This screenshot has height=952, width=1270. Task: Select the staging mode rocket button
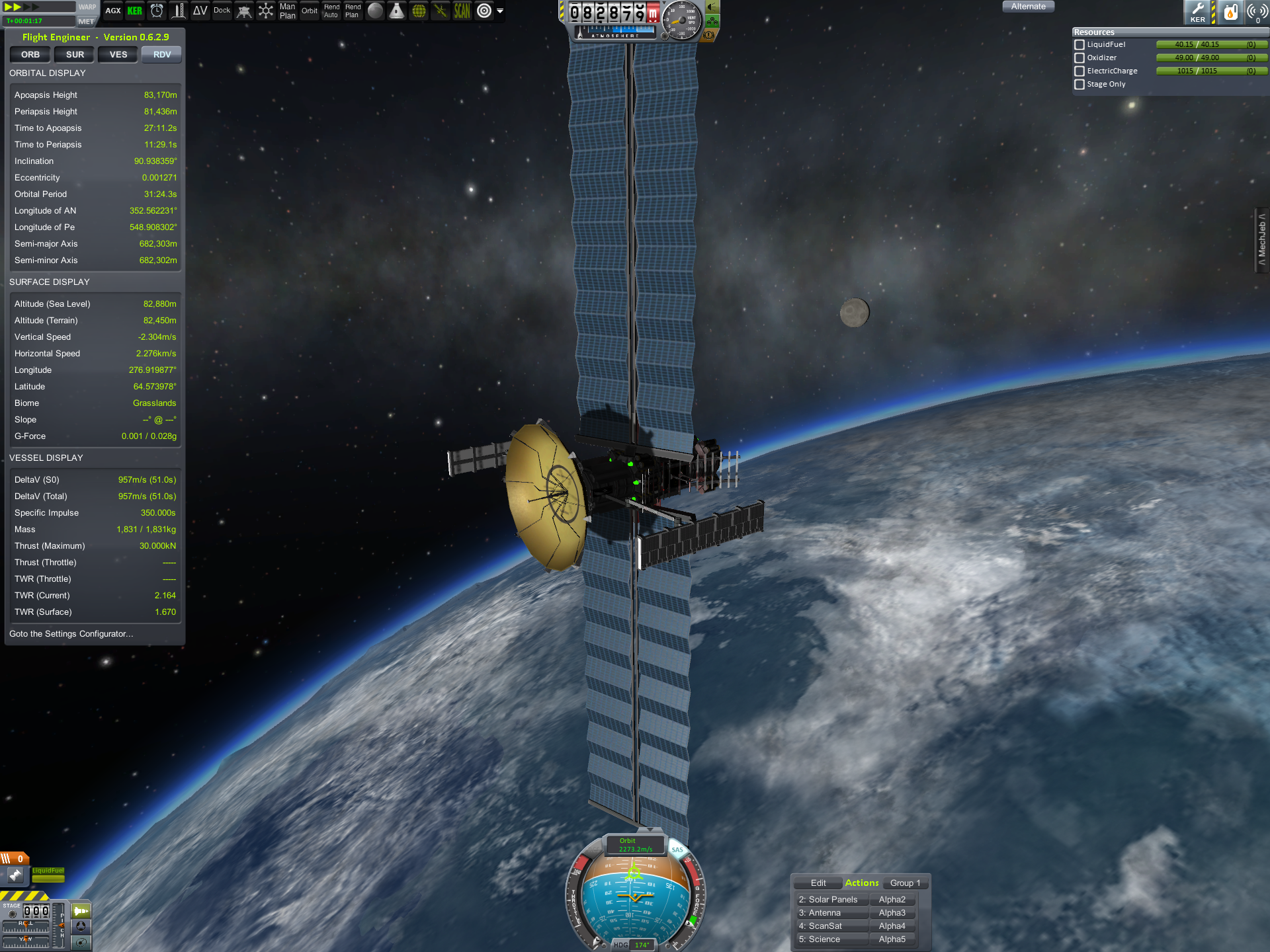click(x=81, y=911)
